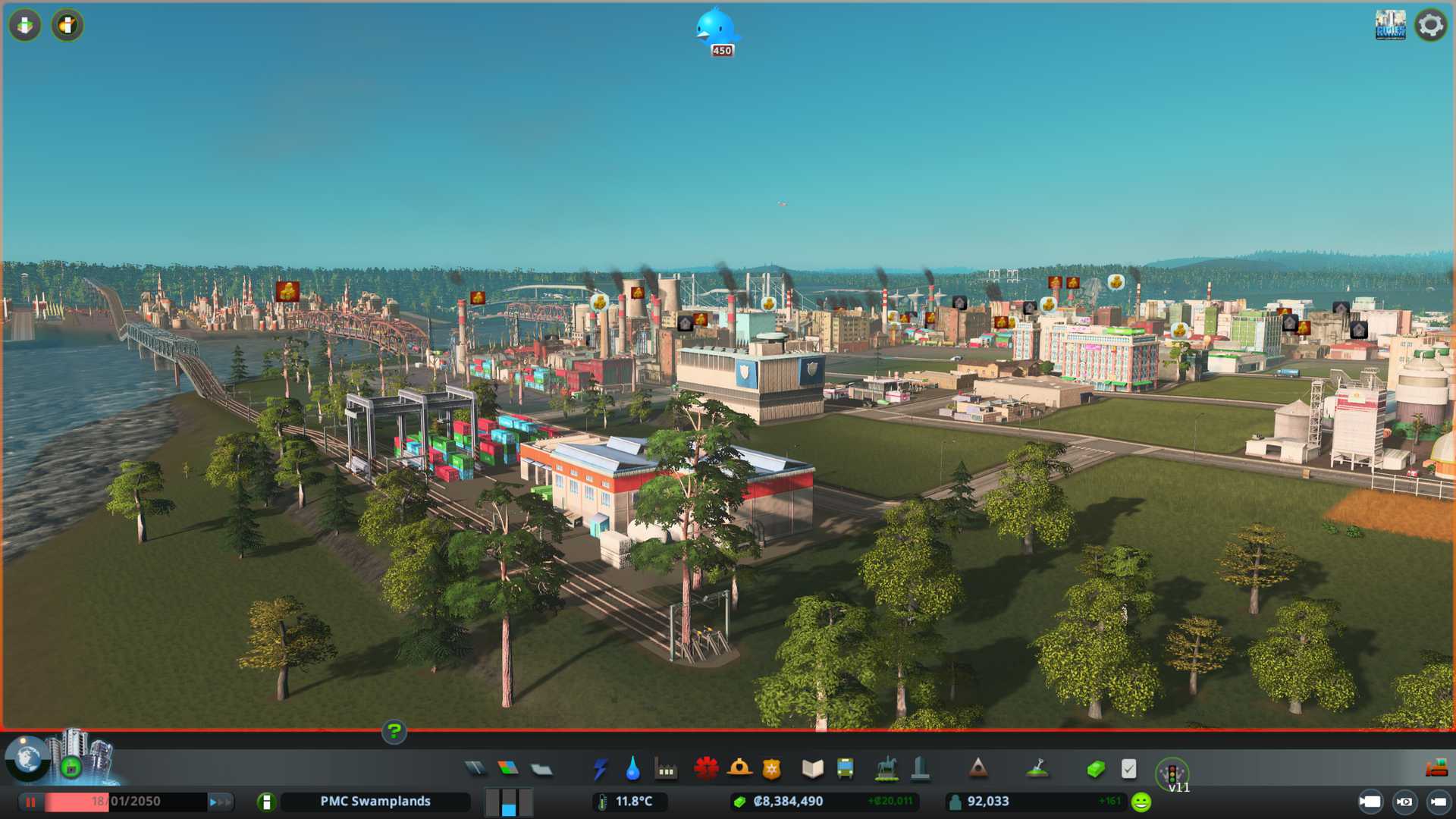The image size is (1456, 819).
Task: Open the Zoning tool
Action: (x=508, y=769)
